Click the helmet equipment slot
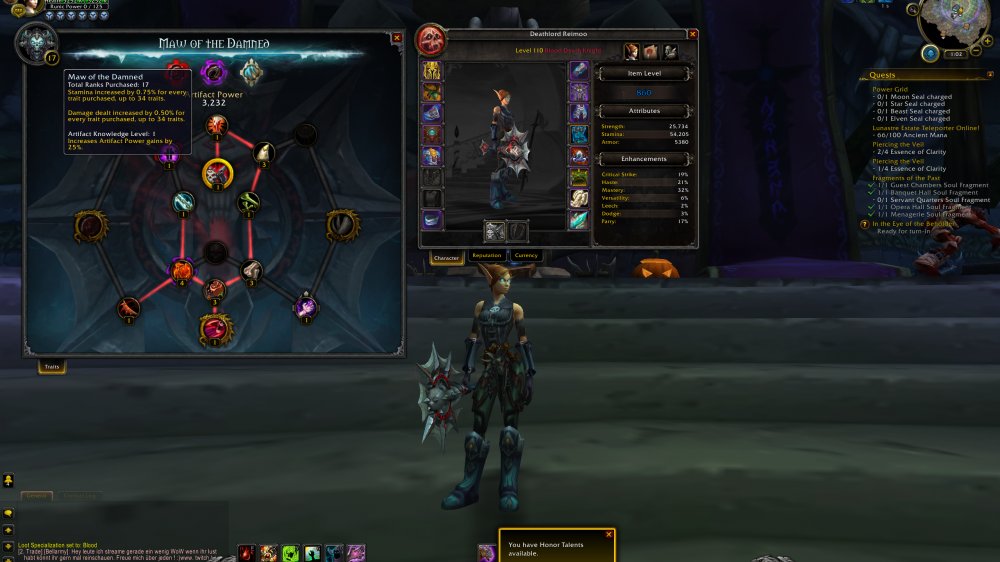Screen dimensions: 1000x562 click(432, 71)
